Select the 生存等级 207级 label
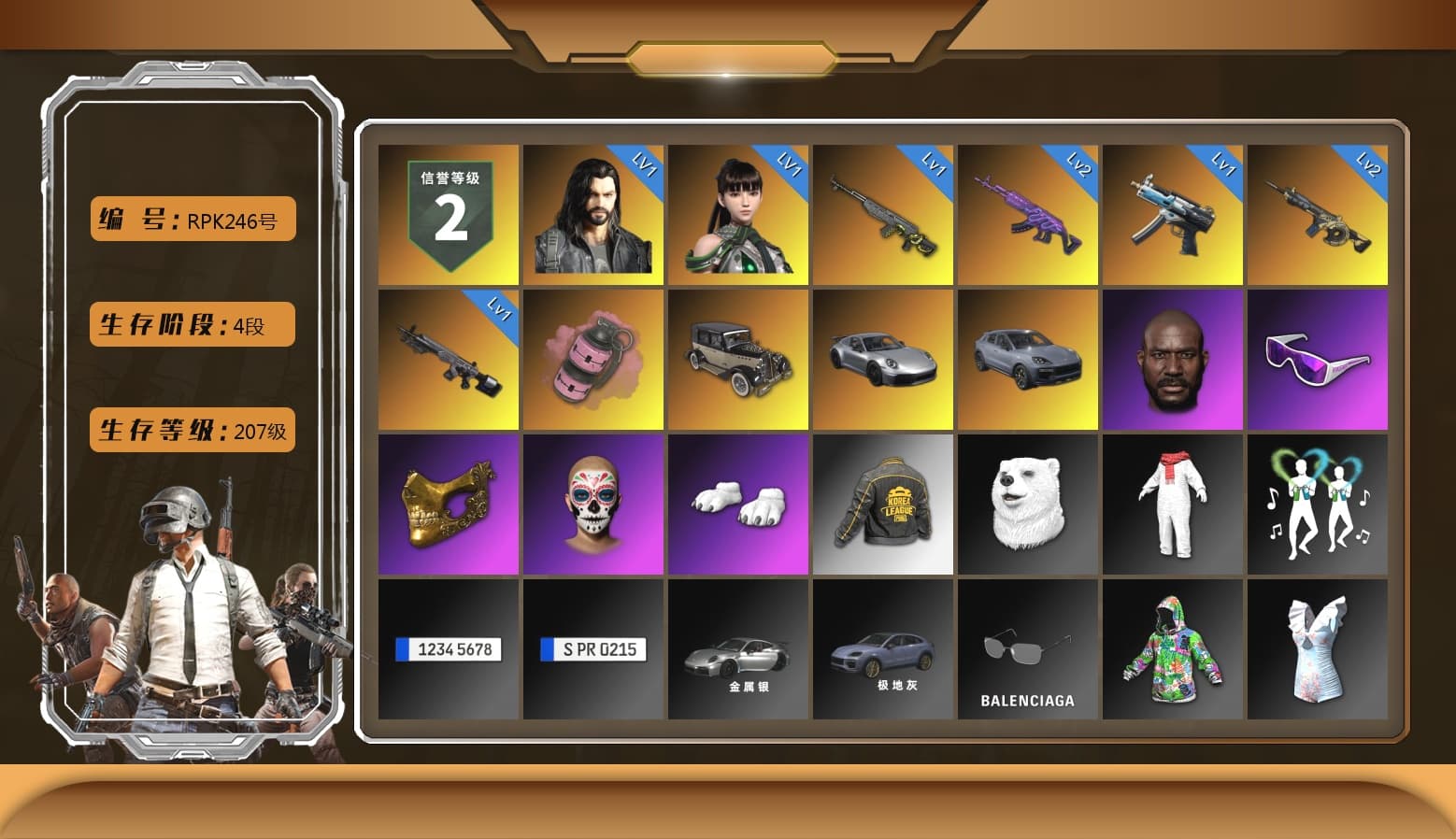This screenshot has width=1456, height=839. [x=192, y=430]
